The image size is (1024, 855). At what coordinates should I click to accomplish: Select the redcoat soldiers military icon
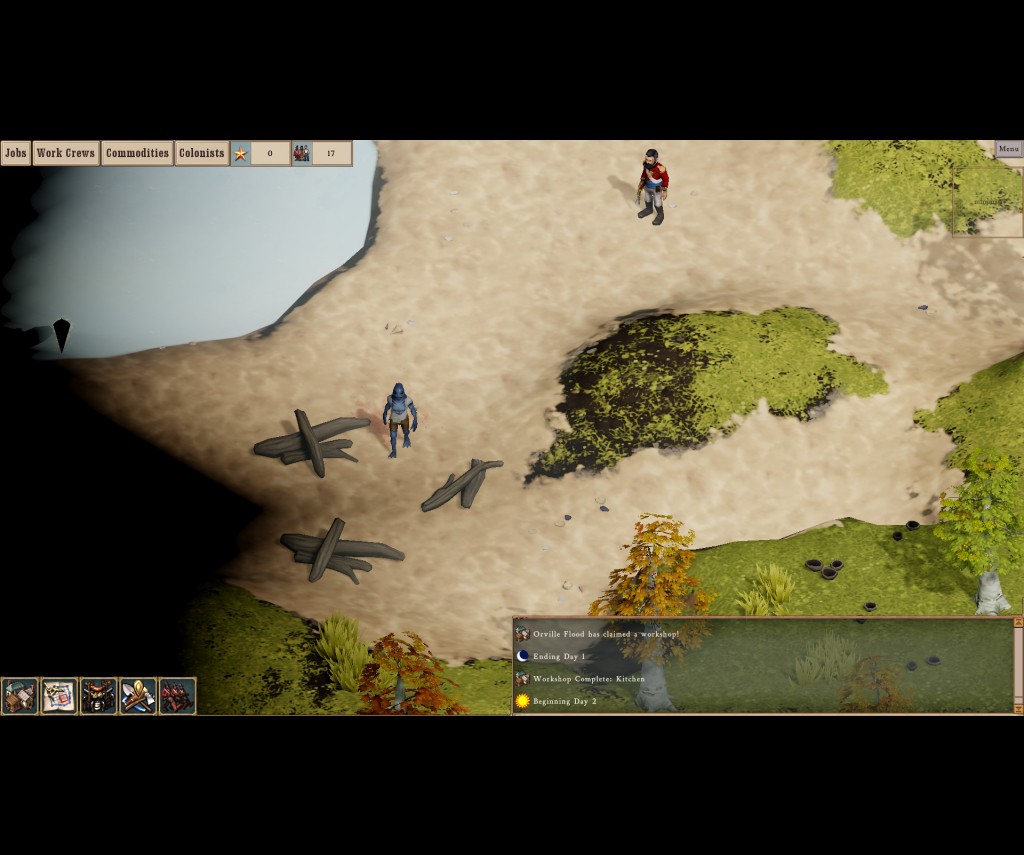coord(177,696)
